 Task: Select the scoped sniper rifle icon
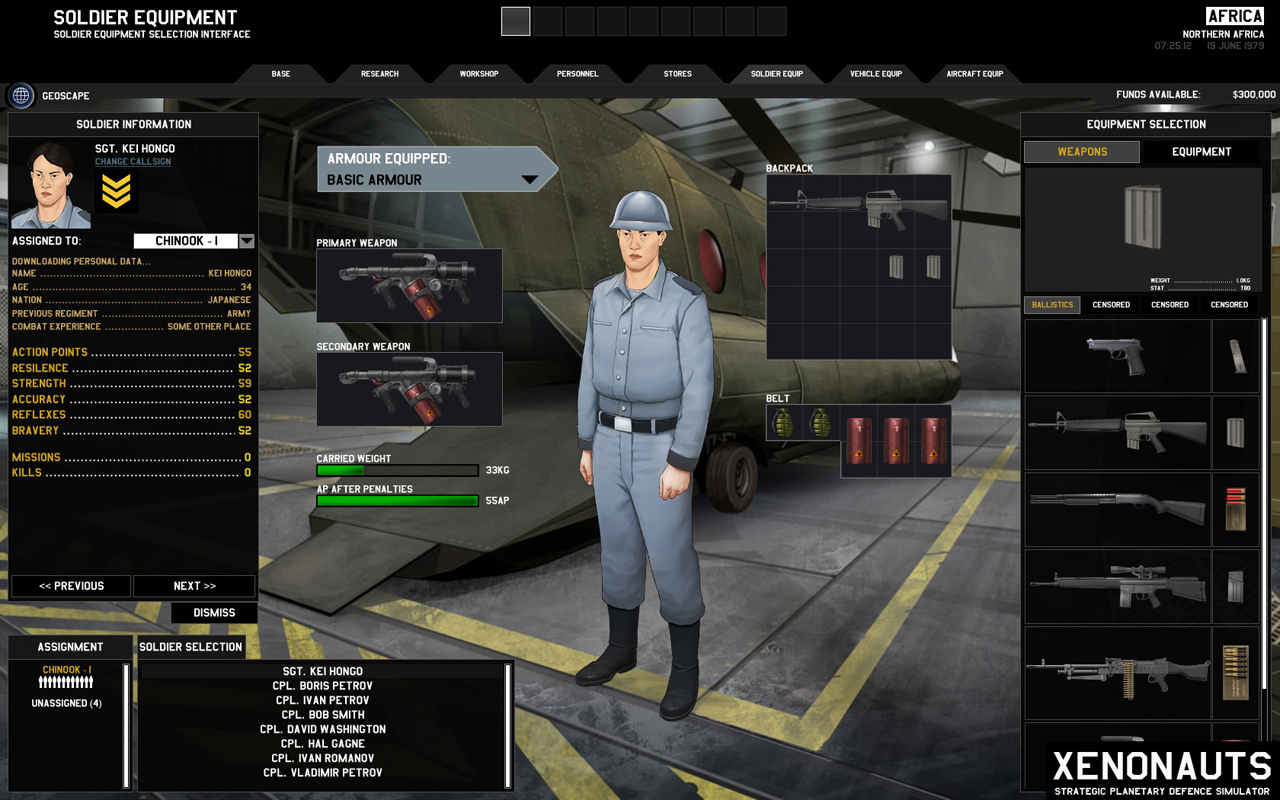click(1116, 587)
